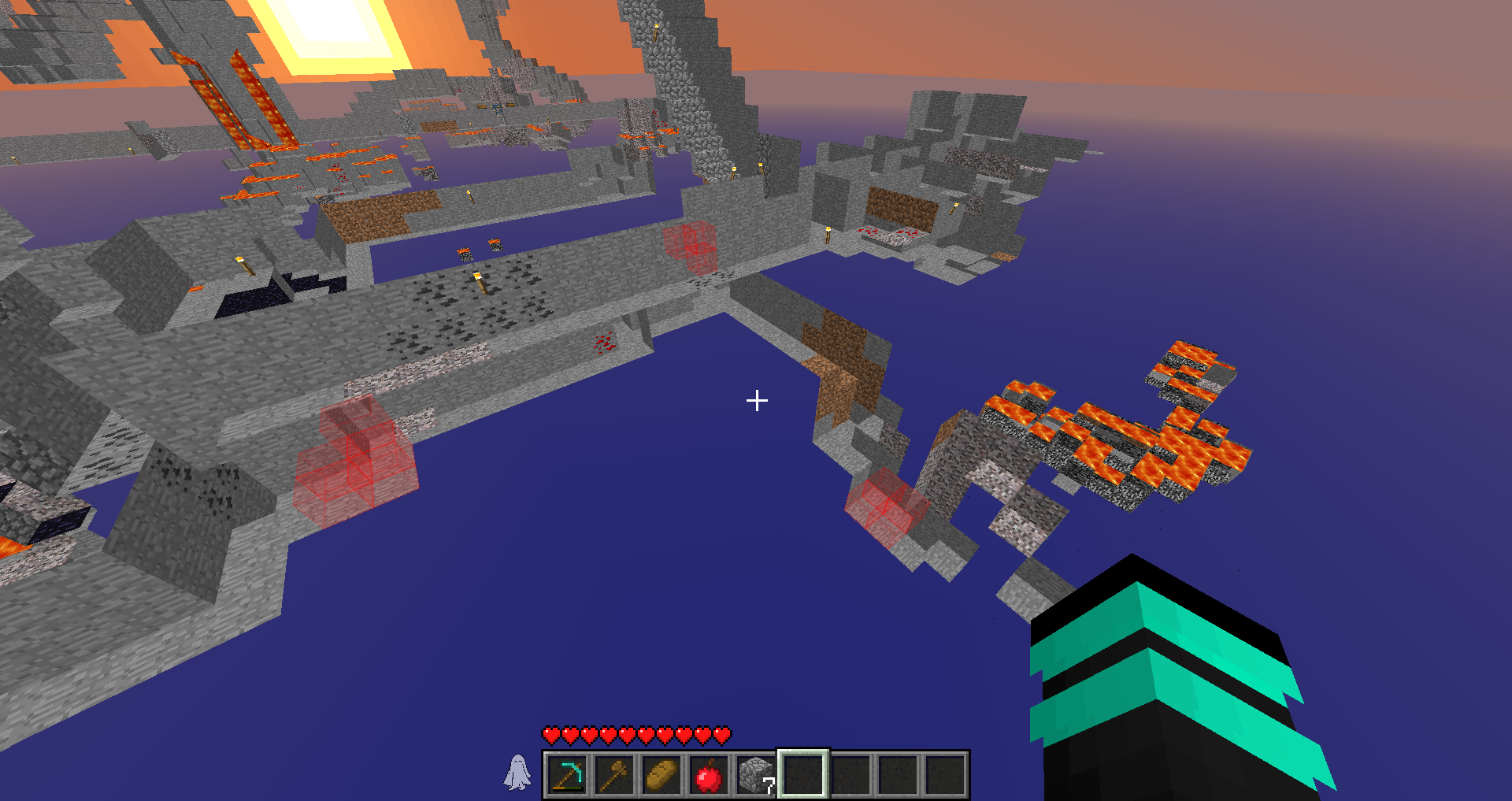
Task: Choose the wooden axe in the hotbar
Action: click(x=613, y=775)
